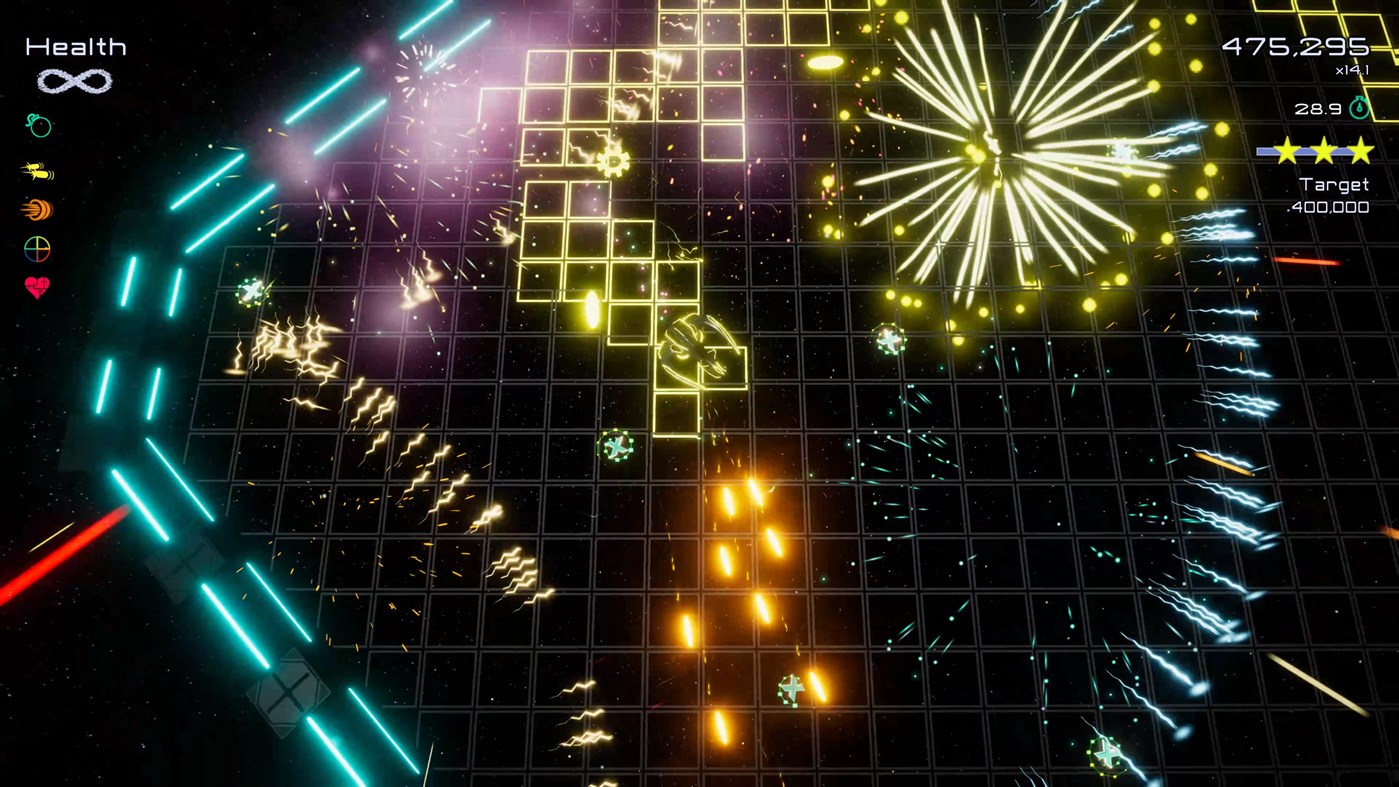This screenshot has height=787, width=1399.
Task: Click the teal stopwatch timer icon
Action: coord(1359,107)
